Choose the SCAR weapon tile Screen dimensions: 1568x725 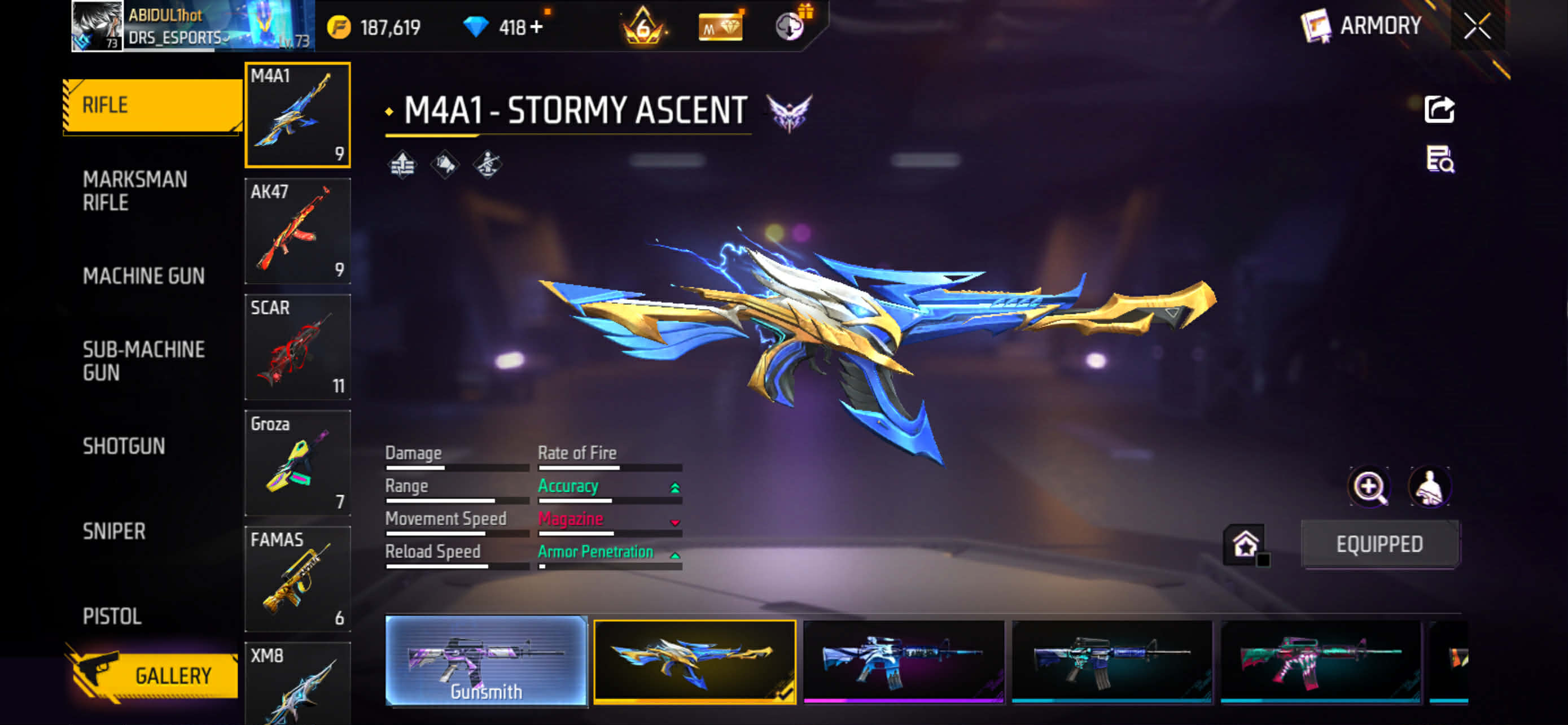297,347
